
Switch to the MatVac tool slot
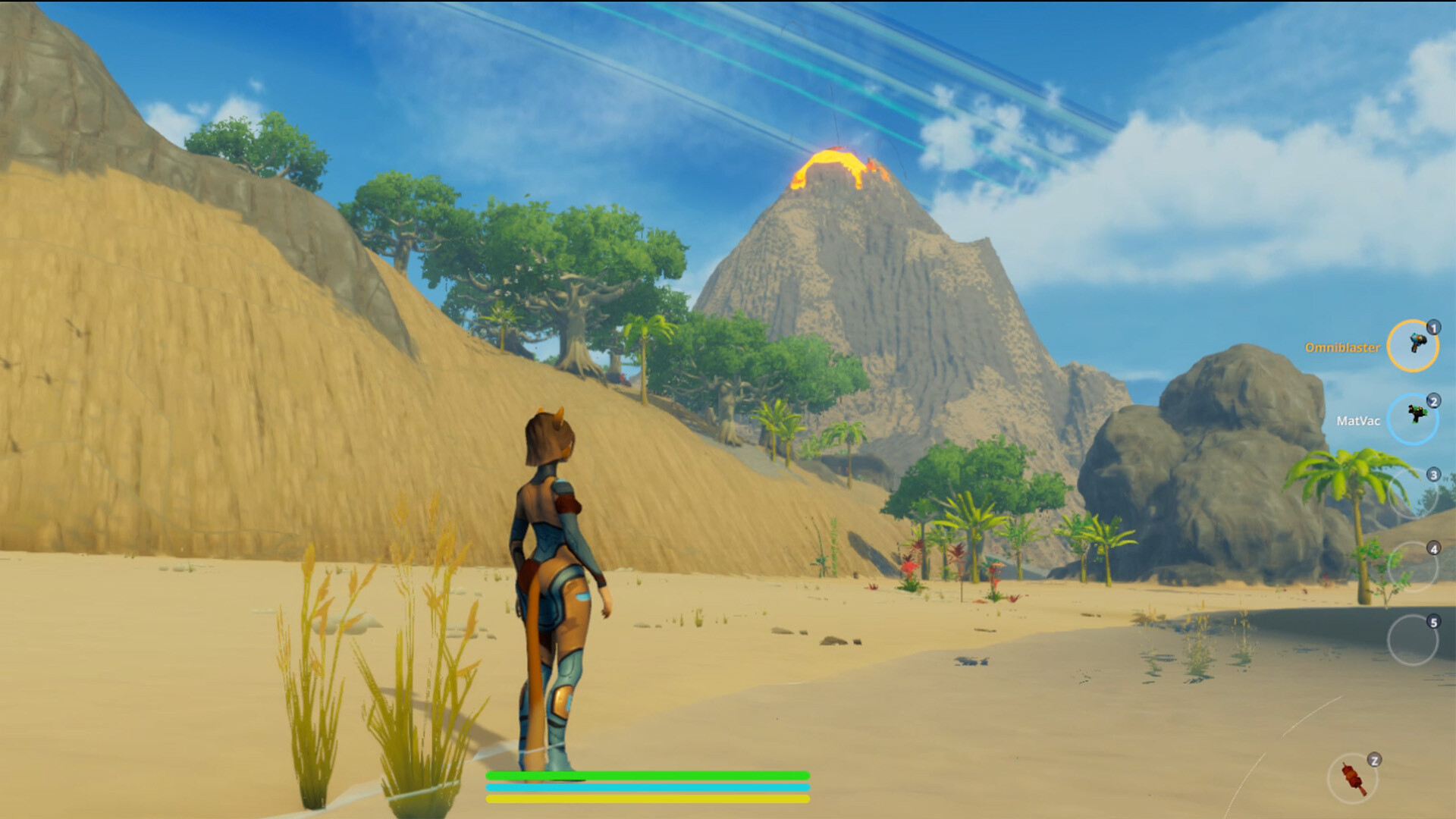coord(1412,419)
